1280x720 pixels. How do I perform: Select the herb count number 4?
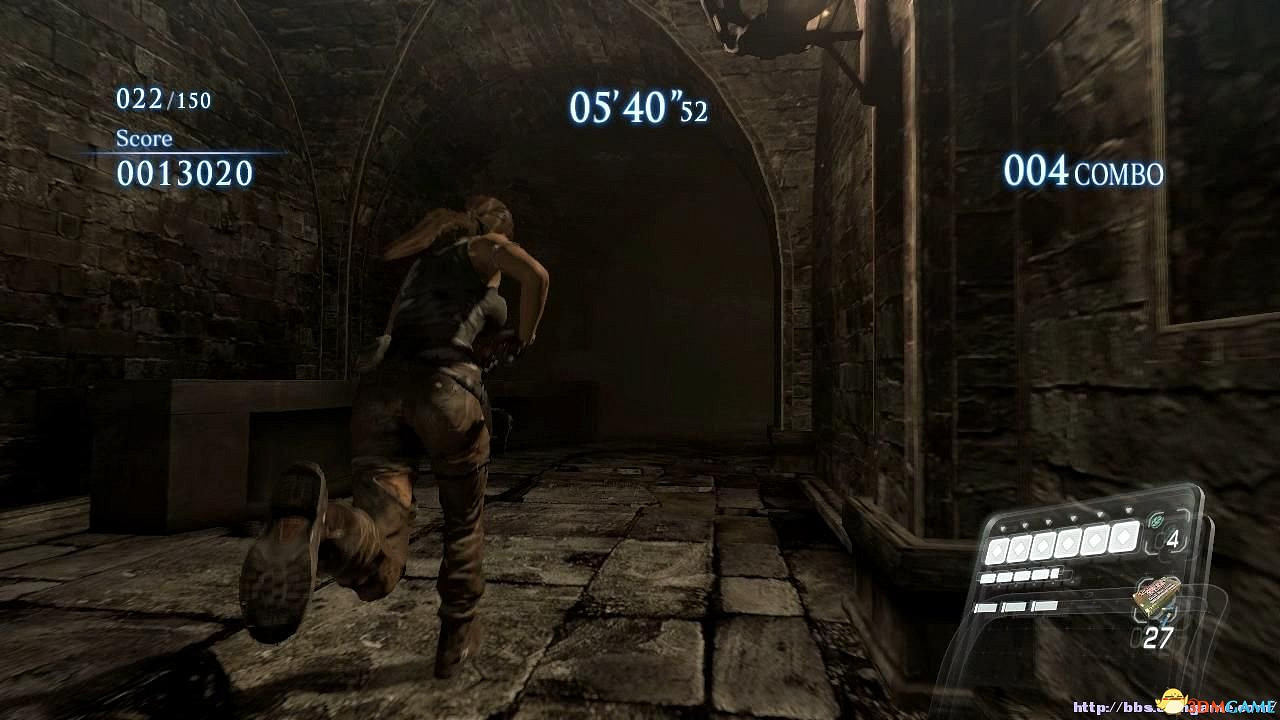pos(1173,540)
